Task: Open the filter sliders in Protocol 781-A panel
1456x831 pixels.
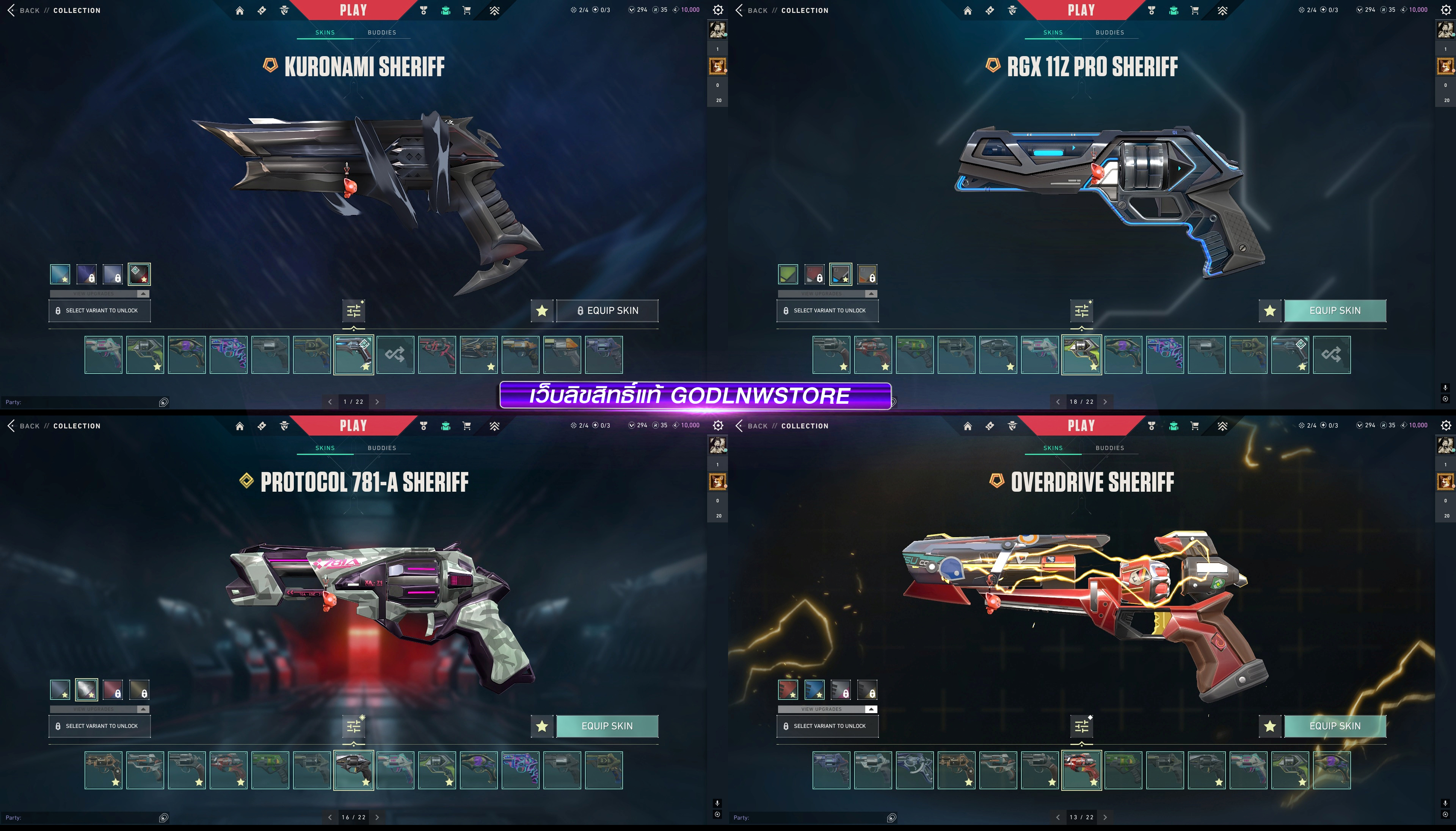Action: coord(354,726)
